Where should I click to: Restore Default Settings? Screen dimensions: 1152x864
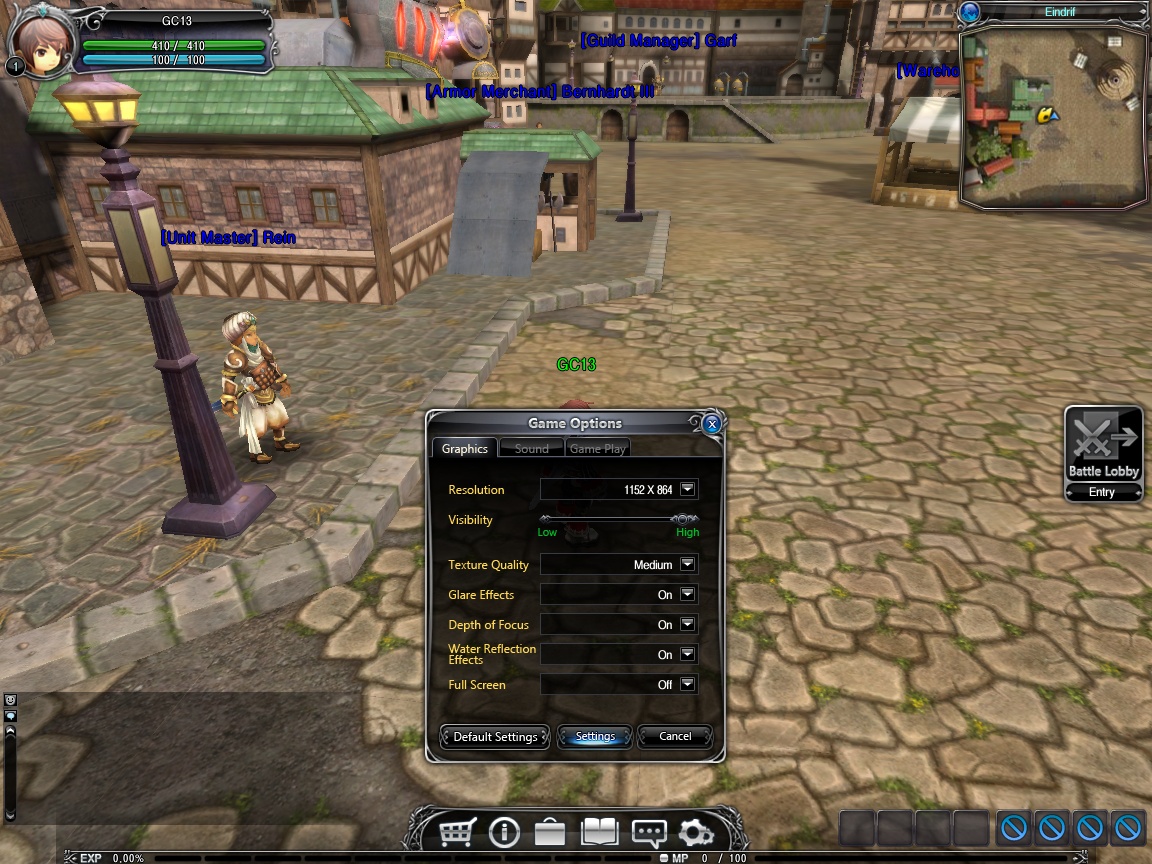click(495, 737)
